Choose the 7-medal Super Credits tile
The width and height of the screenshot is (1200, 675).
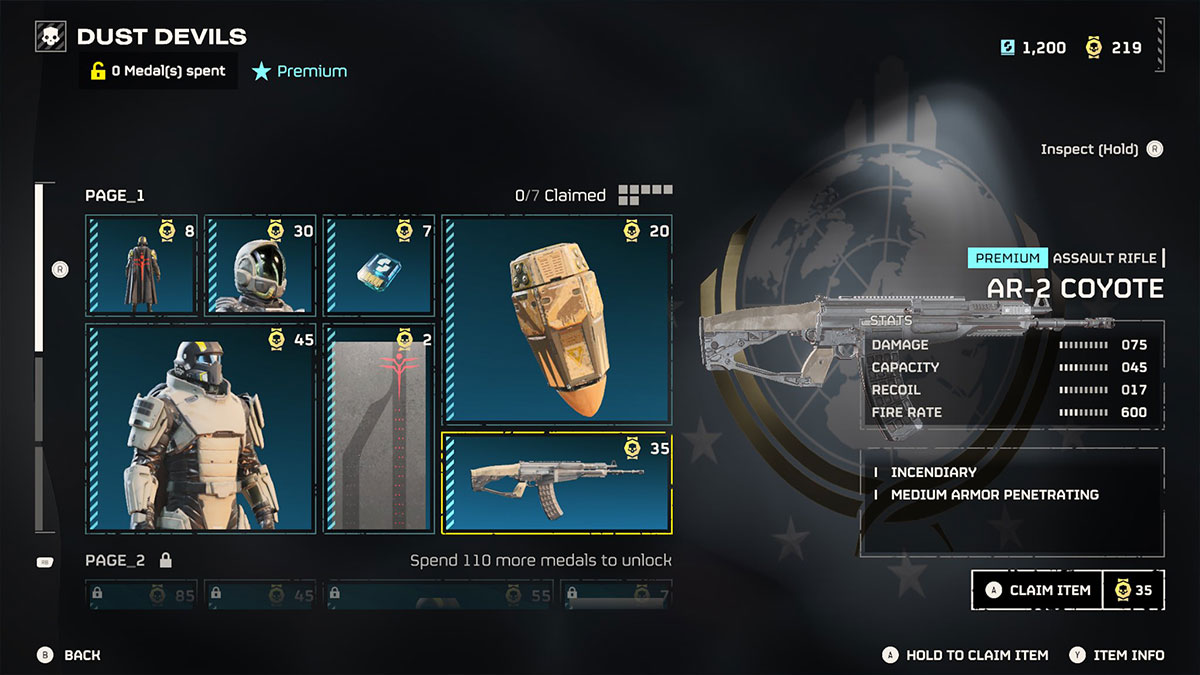tap(379, 266)
